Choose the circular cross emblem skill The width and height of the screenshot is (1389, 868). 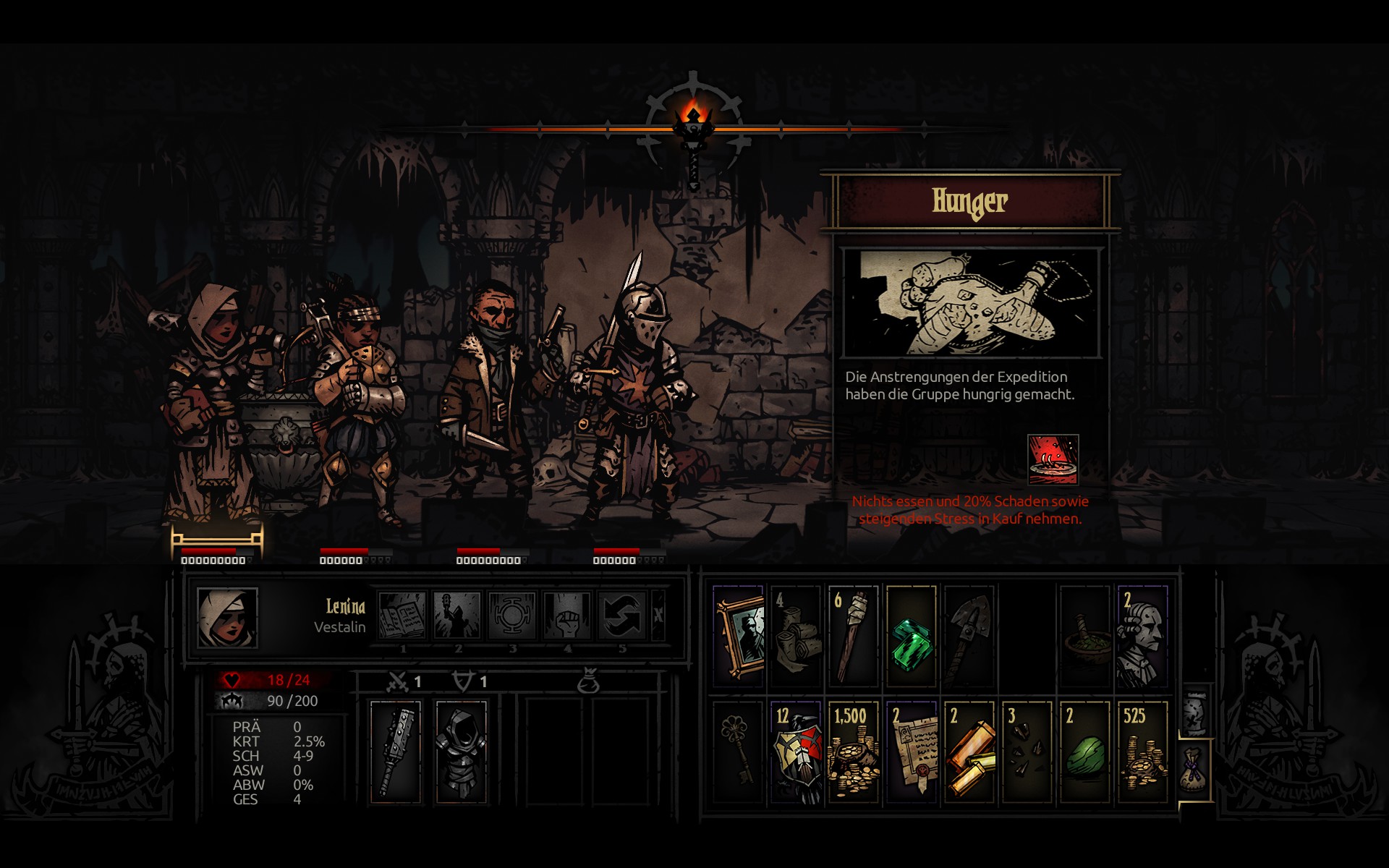512,616
